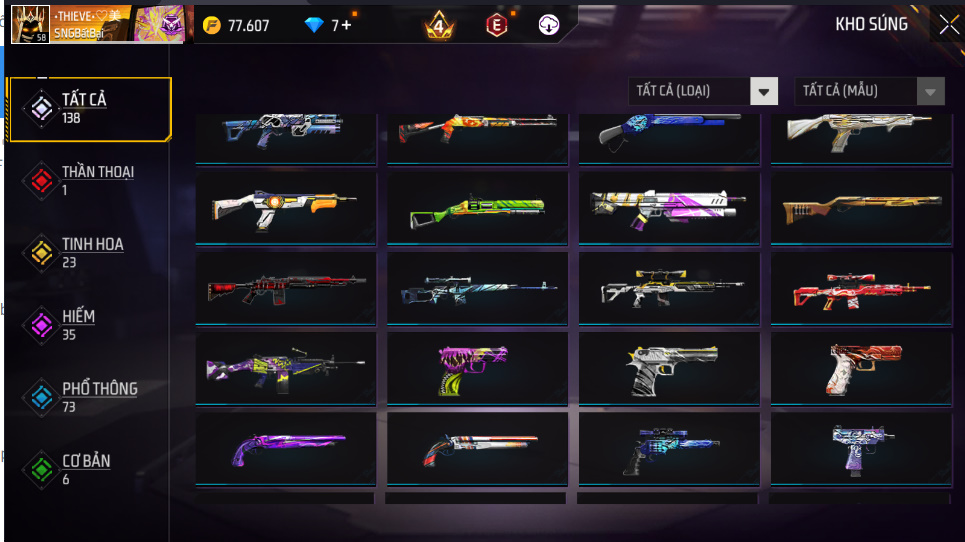Viewport: 965px width, 542px height.
Task: Open the player profile avatar
Action: click(x=30, y=24)
